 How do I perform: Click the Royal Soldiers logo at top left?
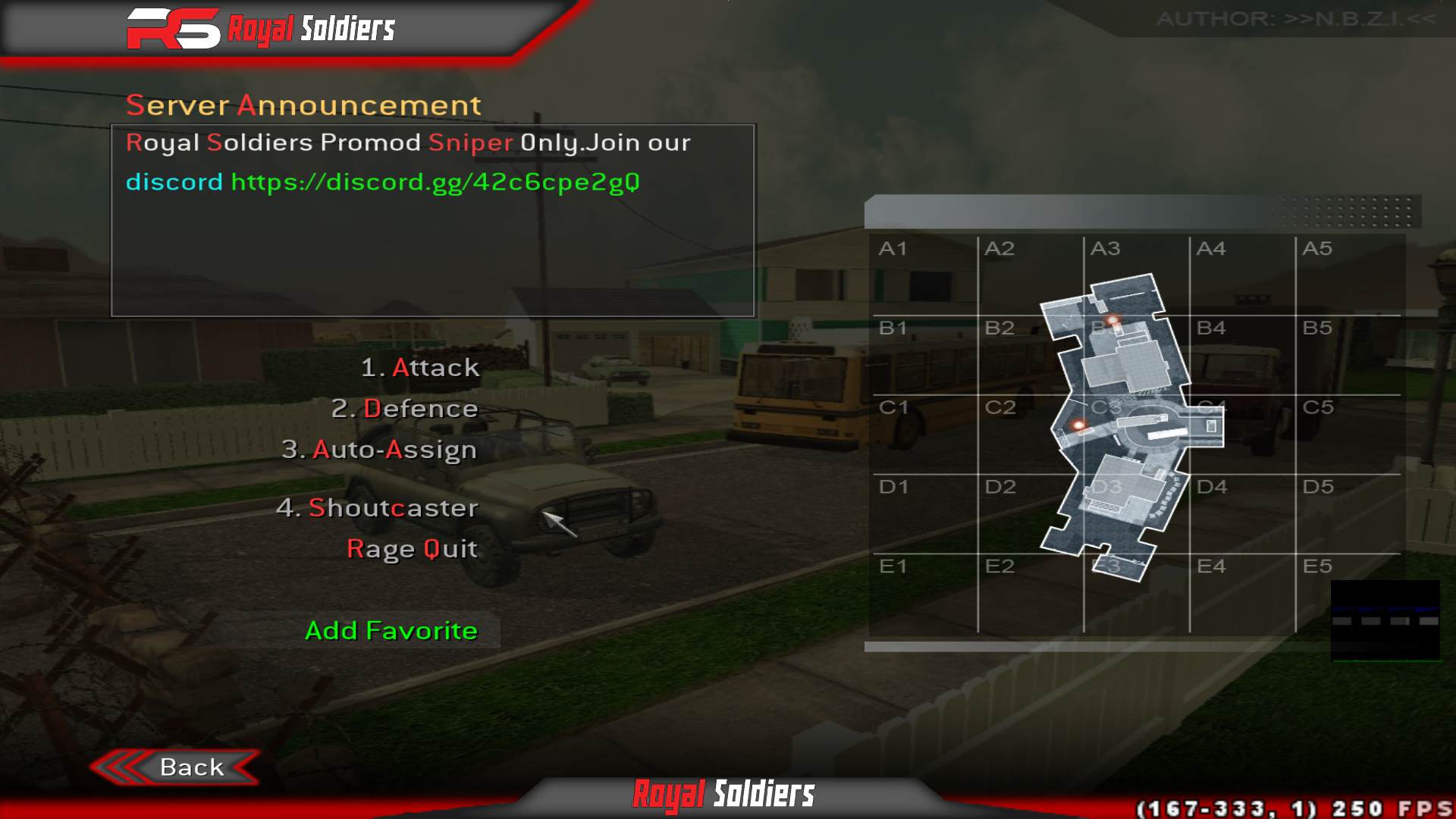coord(262,29)
